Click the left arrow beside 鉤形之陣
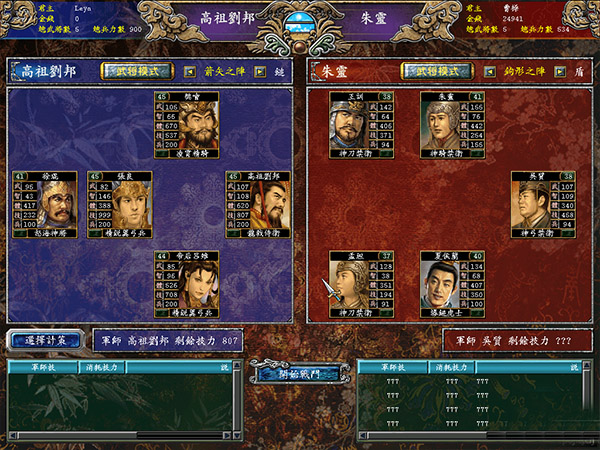Viewport: 600px width, 450px height. point(490,72)
